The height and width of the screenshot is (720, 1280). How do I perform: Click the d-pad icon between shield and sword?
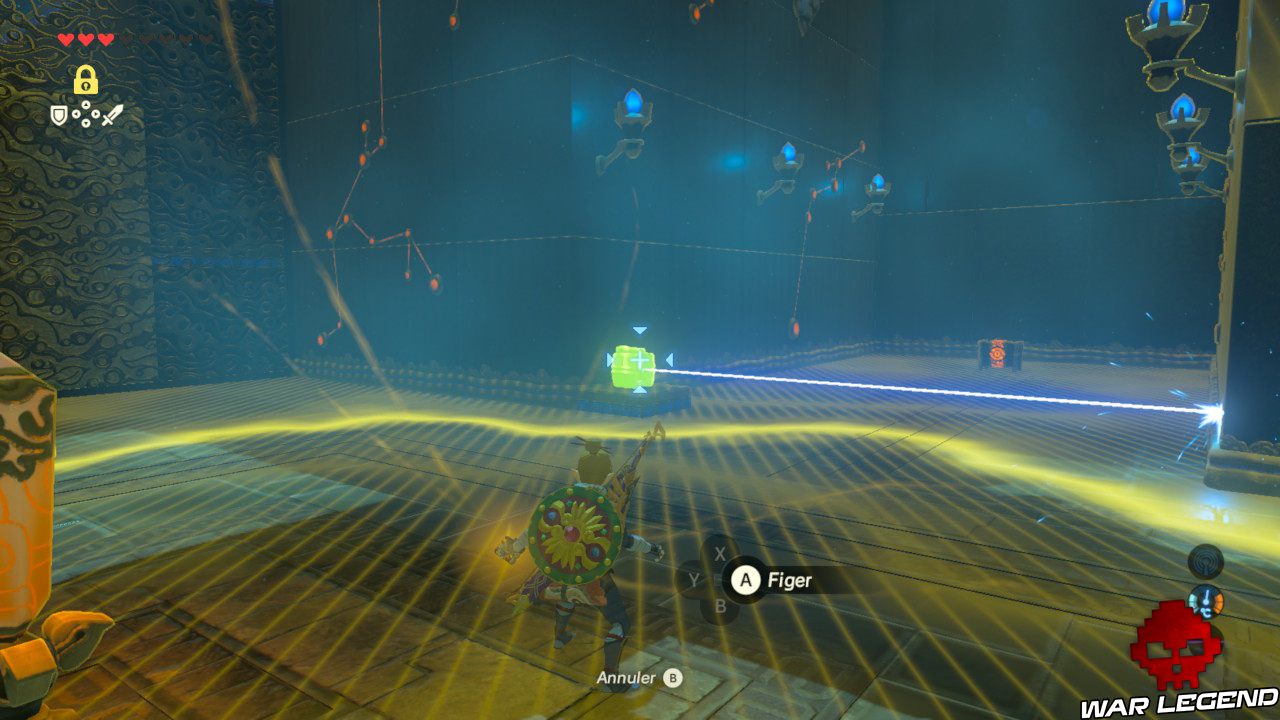coord(88,114)
